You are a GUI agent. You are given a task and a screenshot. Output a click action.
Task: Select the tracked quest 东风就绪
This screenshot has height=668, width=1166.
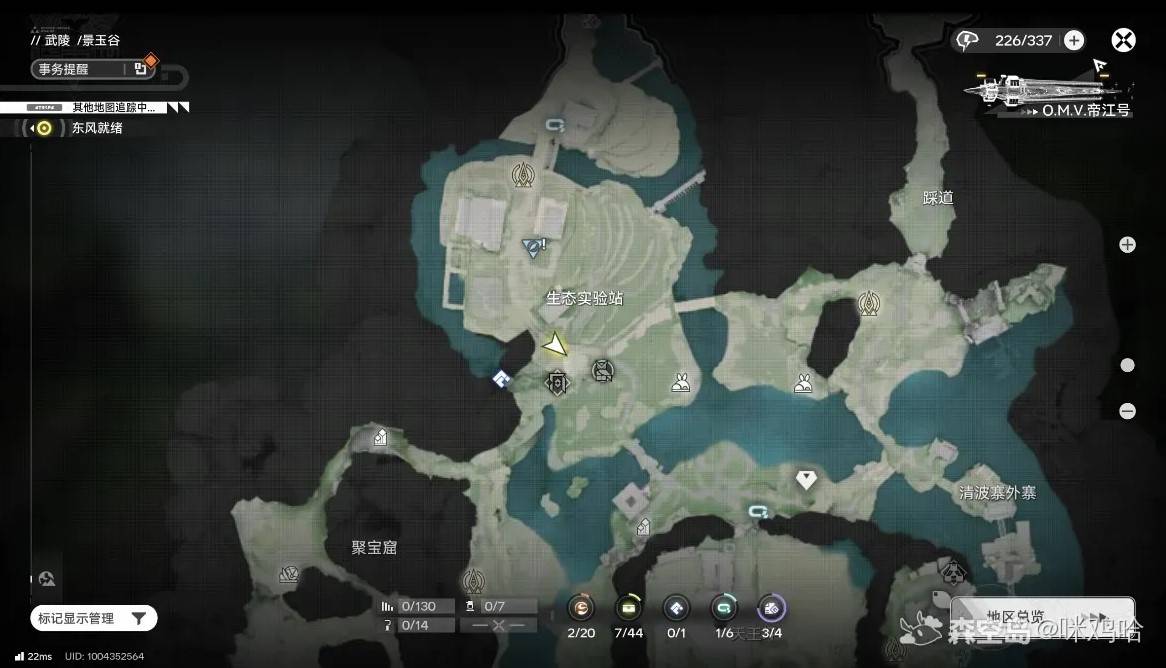pyautogui.click(x=96, y=128)
